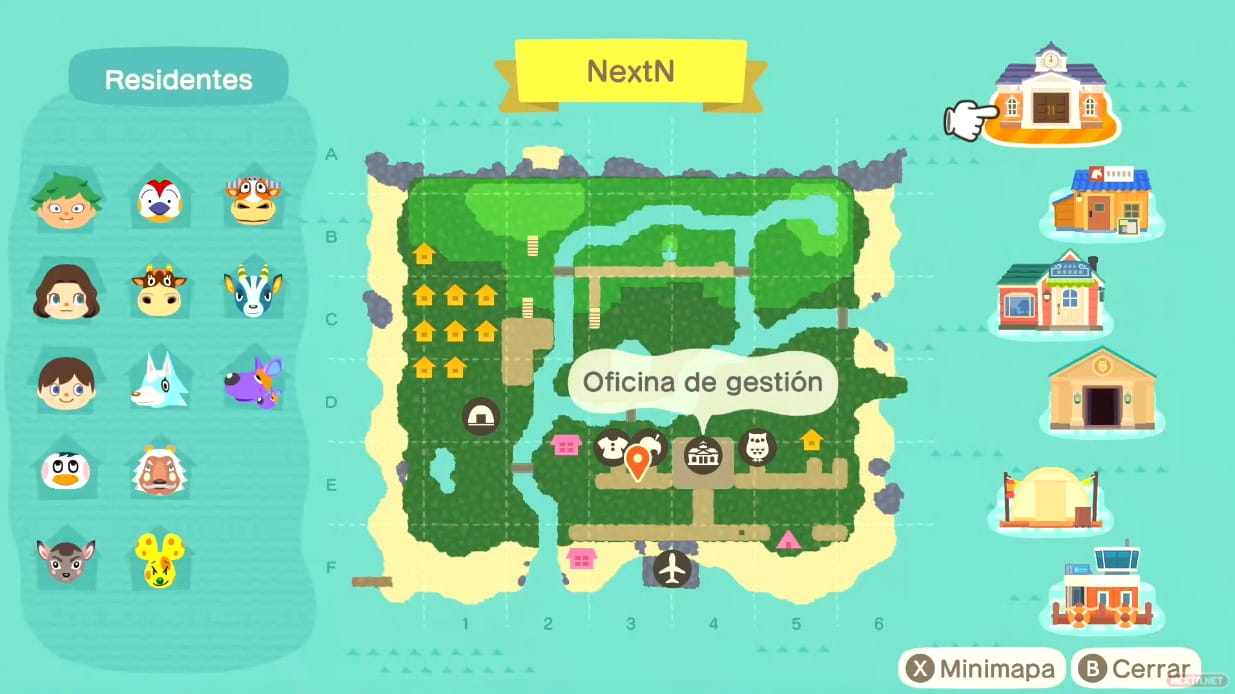The image size is (1235, 694).
Task: Choose the airport building with control tower
Action: point(1101,590)
